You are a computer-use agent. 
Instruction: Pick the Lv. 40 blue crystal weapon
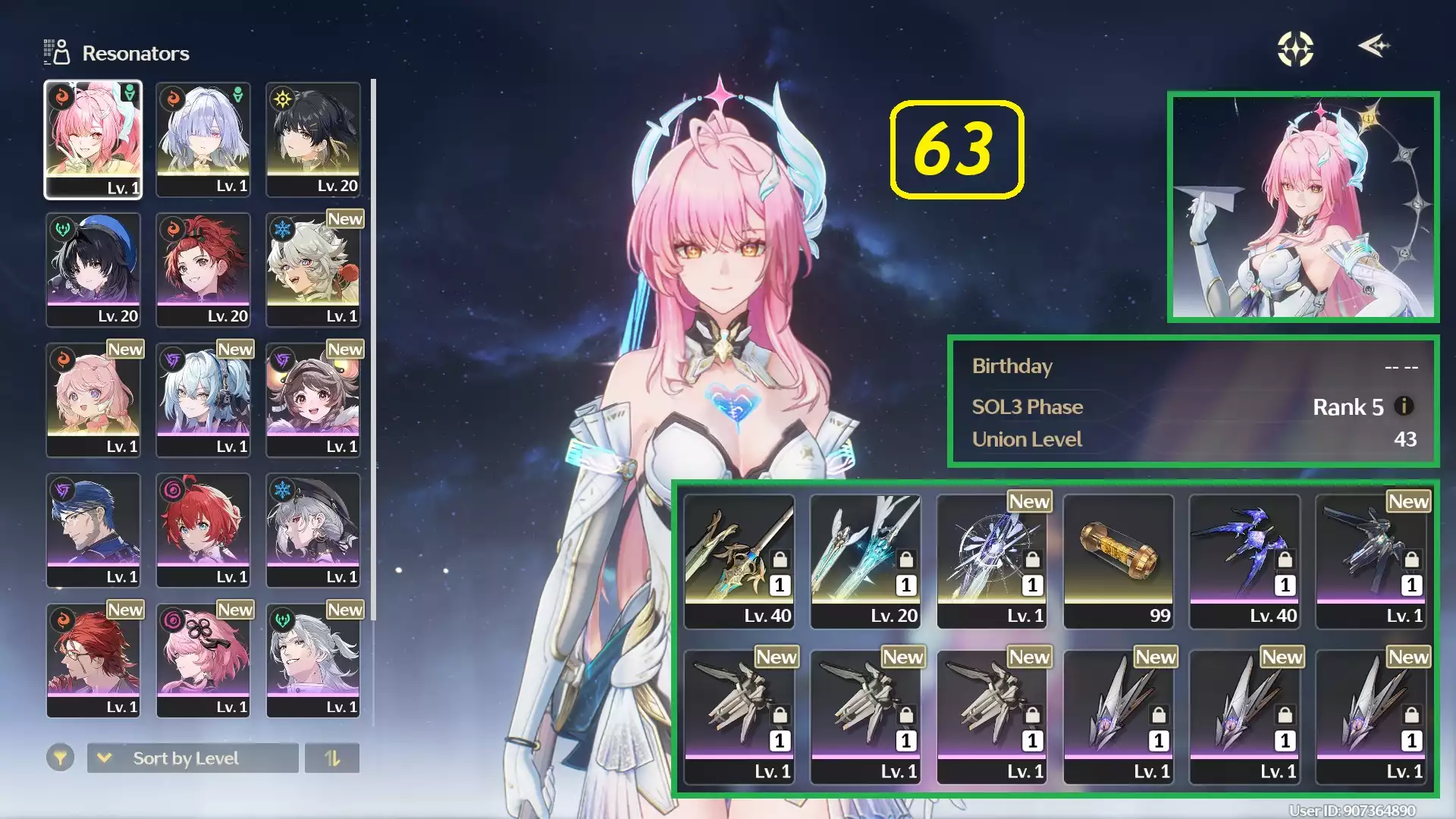(x=1244, y=561)
